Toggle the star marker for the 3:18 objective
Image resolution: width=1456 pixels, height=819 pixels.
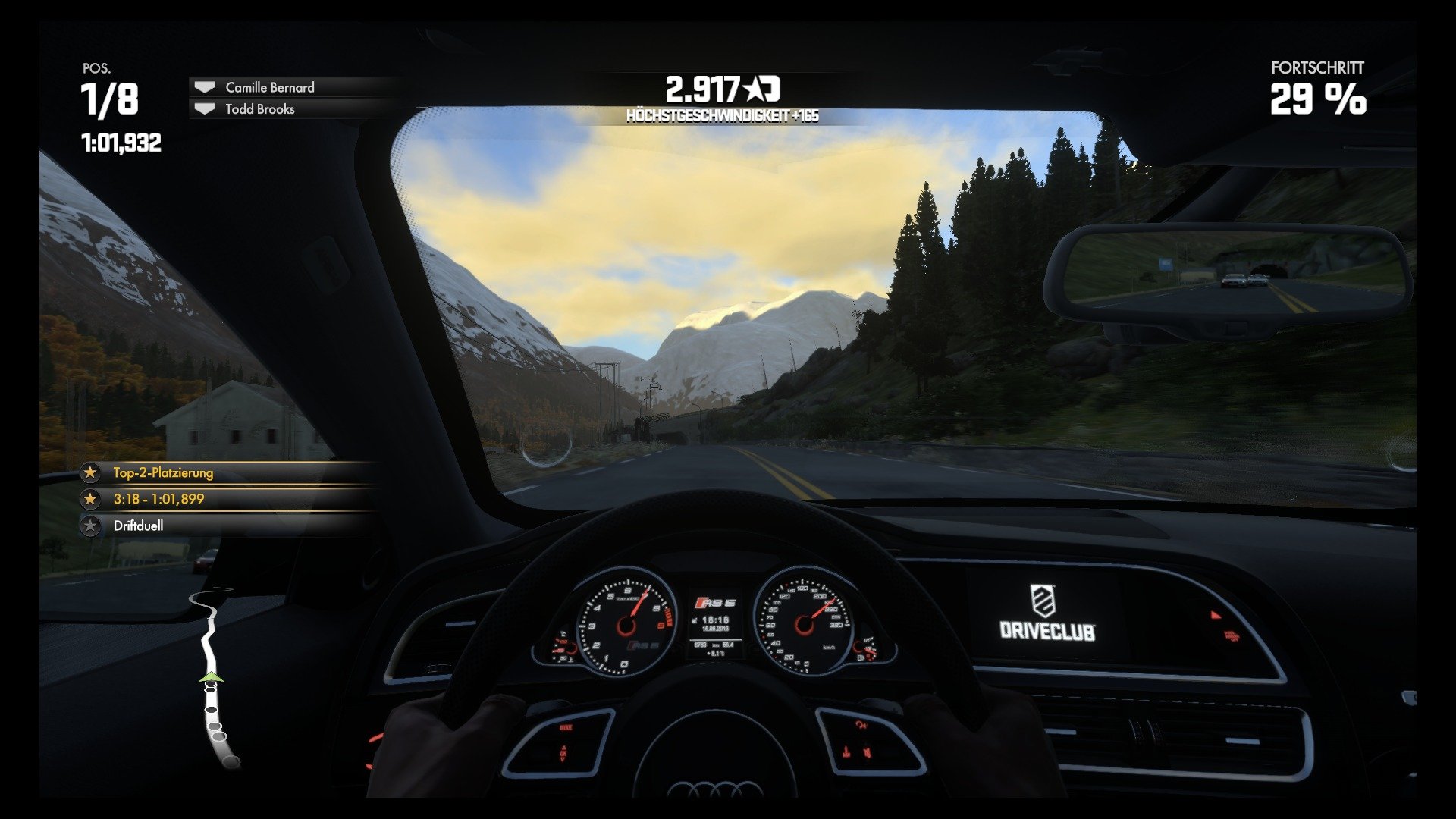(91, 498)
